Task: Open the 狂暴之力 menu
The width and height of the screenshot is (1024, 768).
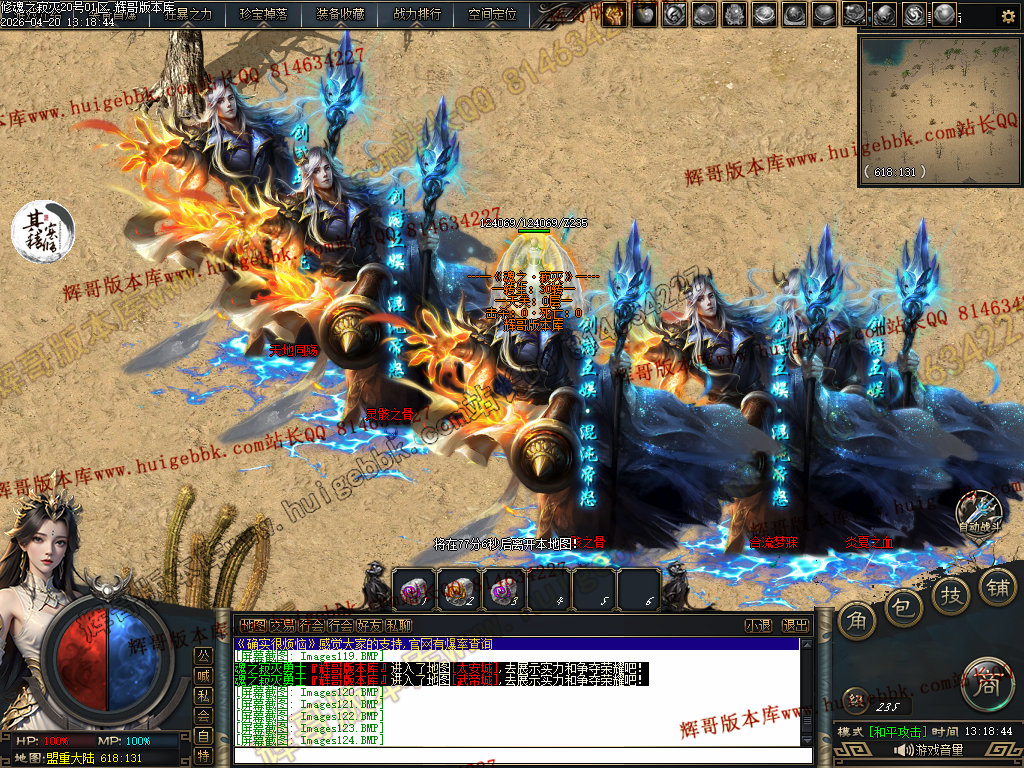Action: tap(188, 14)
